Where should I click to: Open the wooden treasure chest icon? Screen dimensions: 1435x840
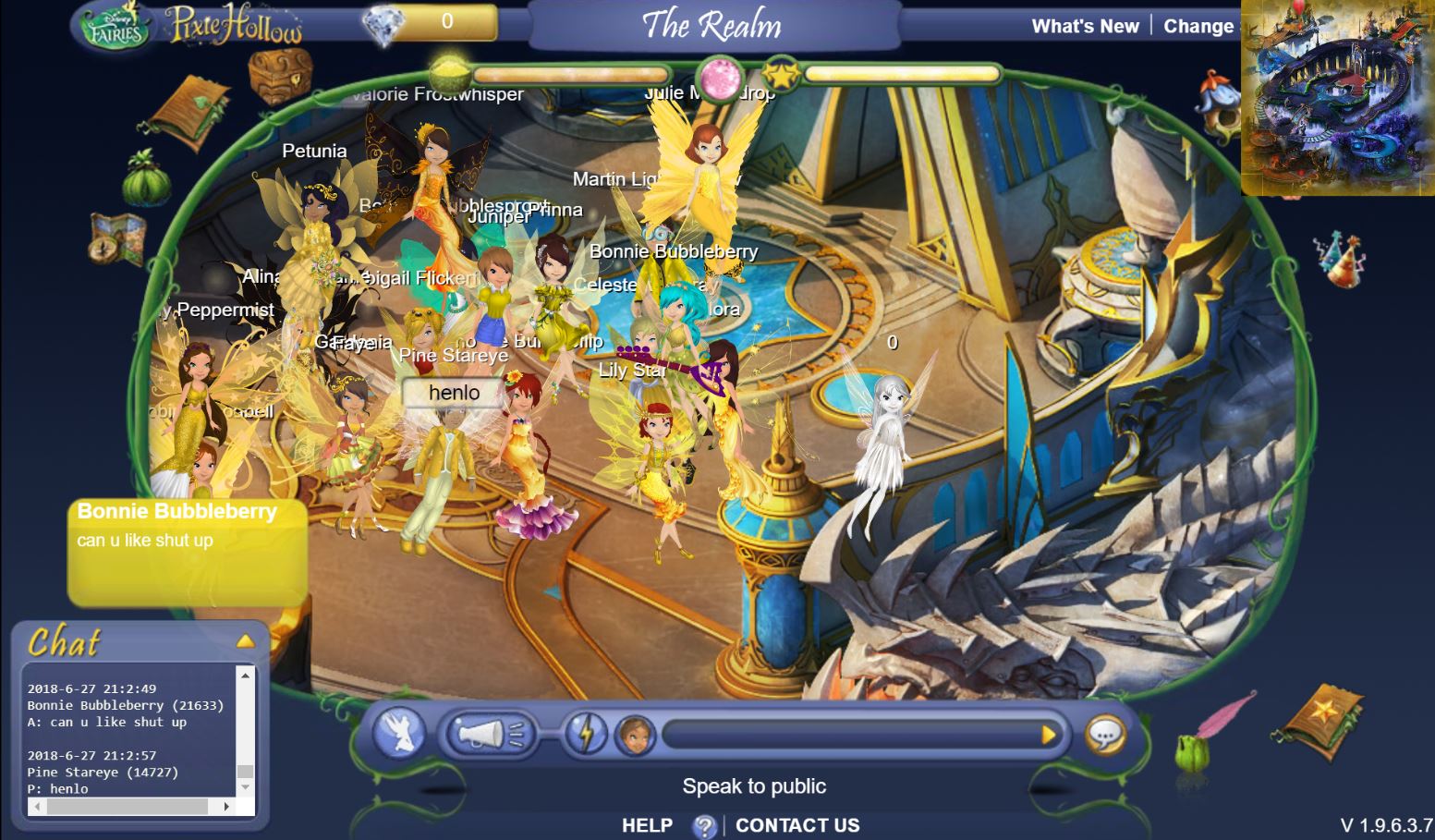(x=280, y=74)
